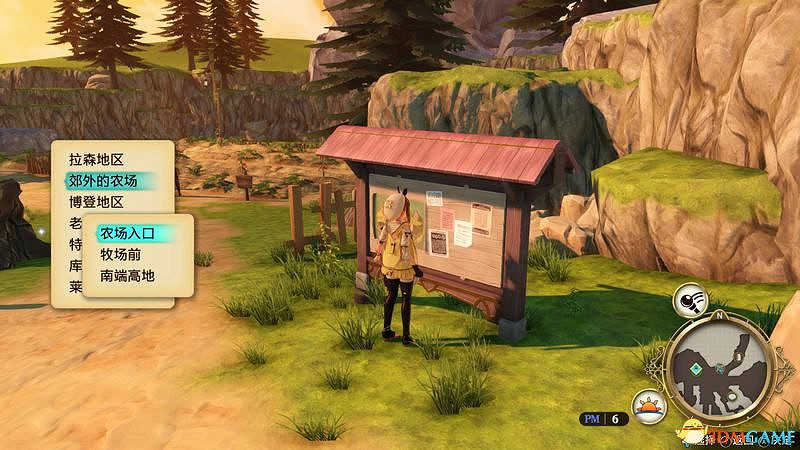Choose 南端高地 as the destination
Viewport: 800px width, 450px height.
[x=128, y=275]
